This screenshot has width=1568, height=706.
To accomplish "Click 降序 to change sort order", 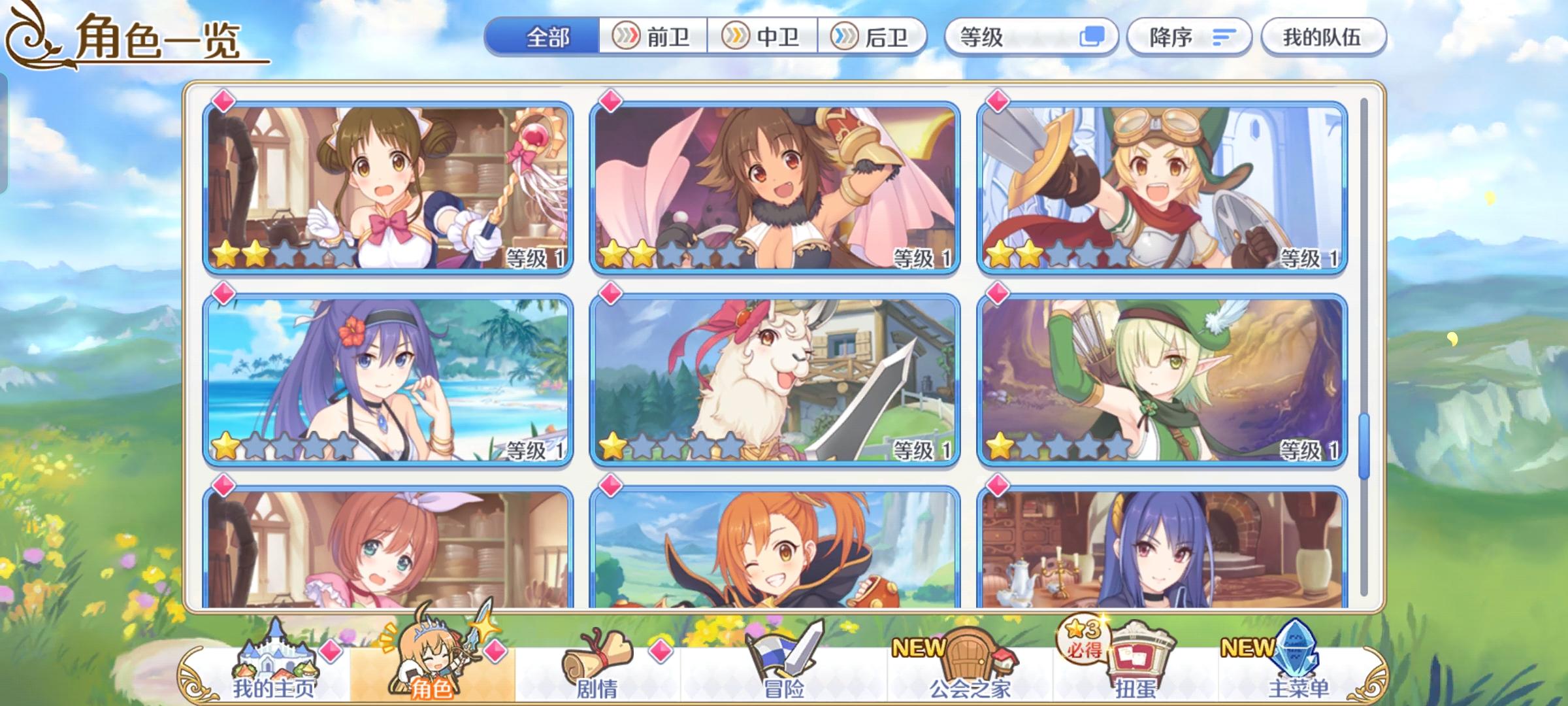I will pos(1189,37).
